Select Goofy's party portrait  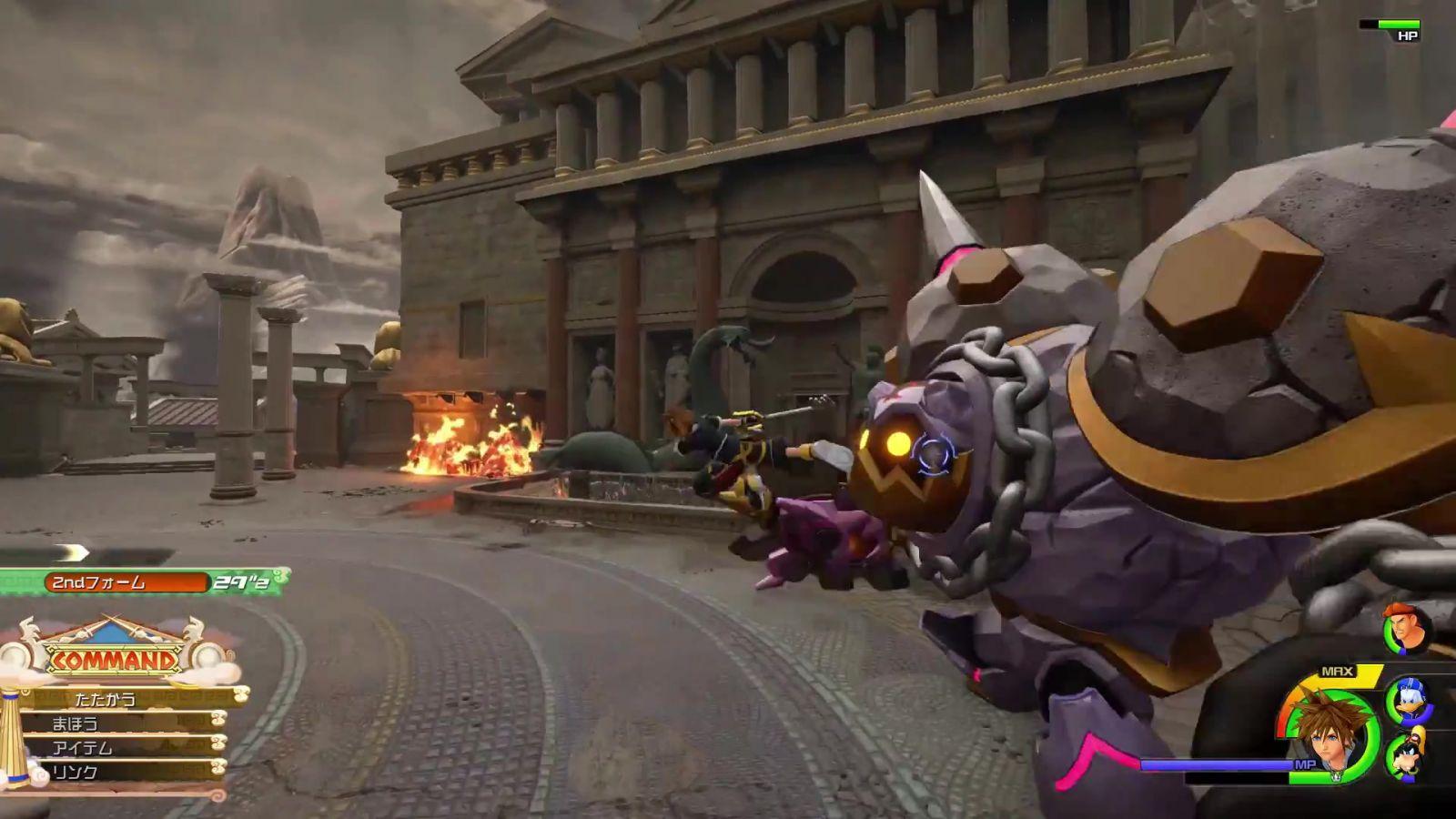pos(1407,755)
